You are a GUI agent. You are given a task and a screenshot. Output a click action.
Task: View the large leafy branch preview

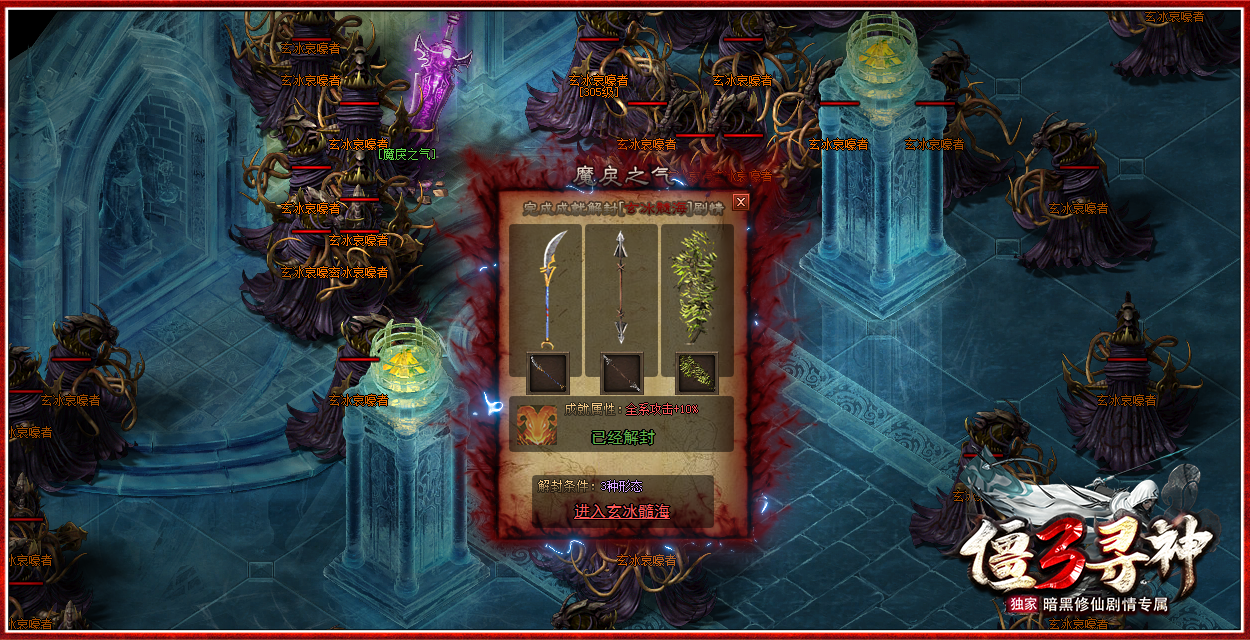[x=696, y=286]
